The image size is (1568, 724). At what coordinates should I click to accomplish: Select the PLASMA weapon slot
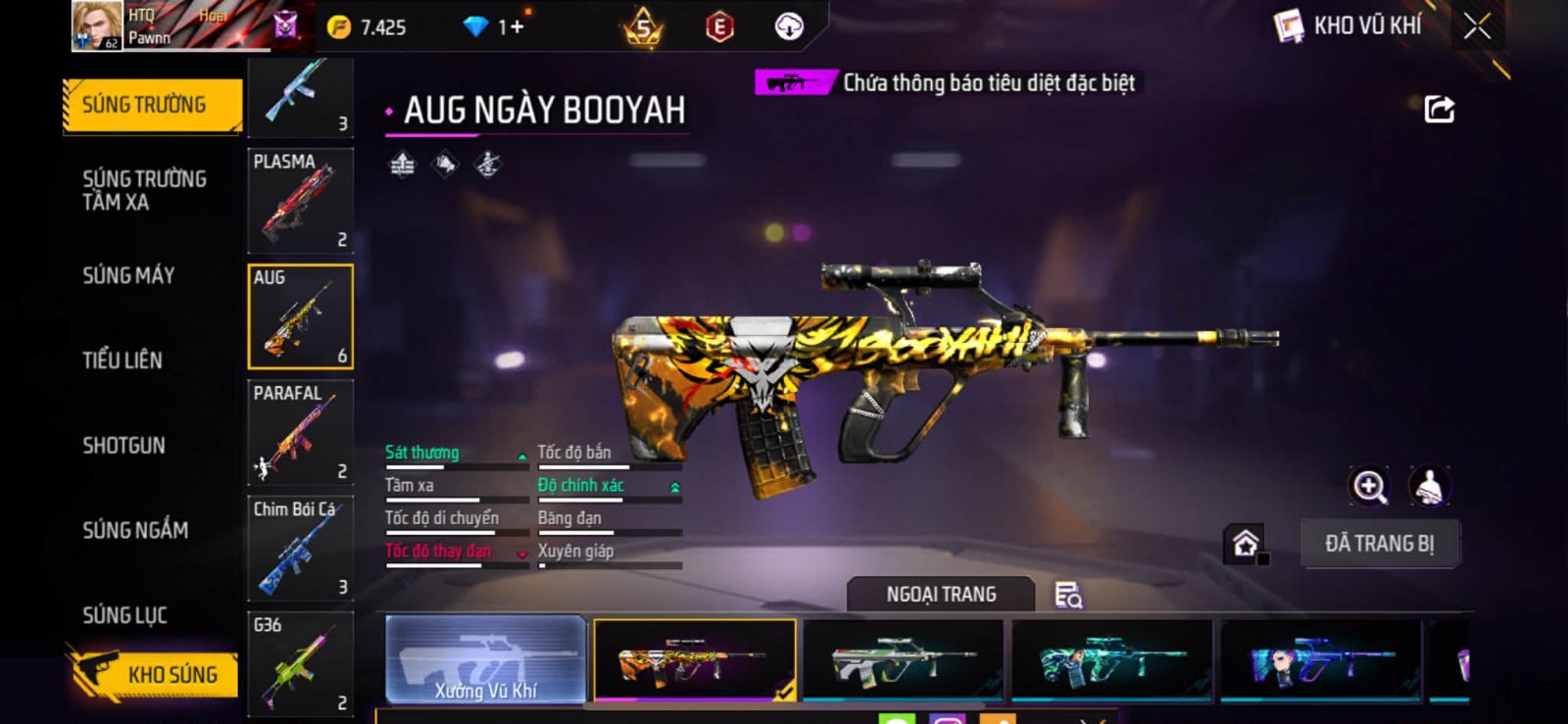point(300,201)
